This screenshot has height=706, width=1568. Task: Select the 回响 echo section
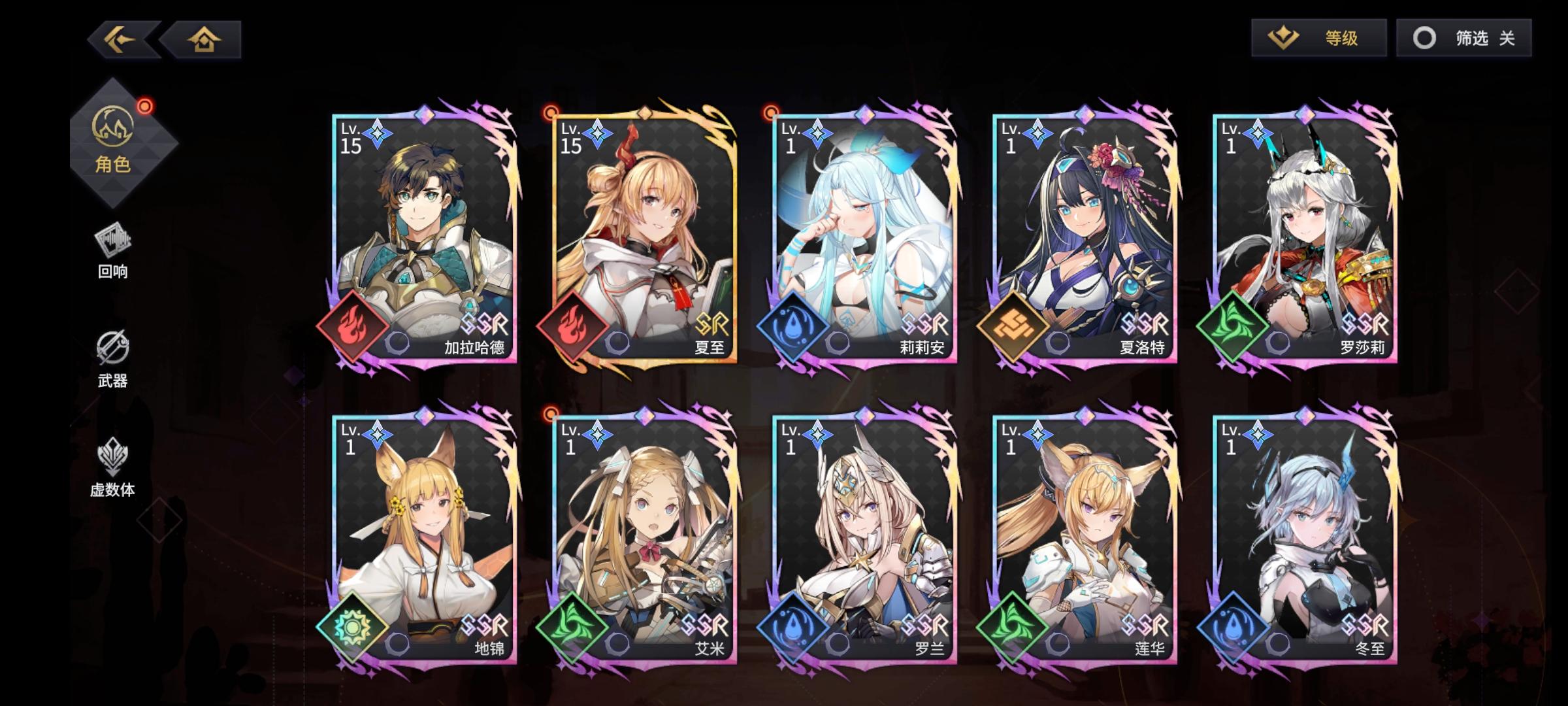coord(112,255)
